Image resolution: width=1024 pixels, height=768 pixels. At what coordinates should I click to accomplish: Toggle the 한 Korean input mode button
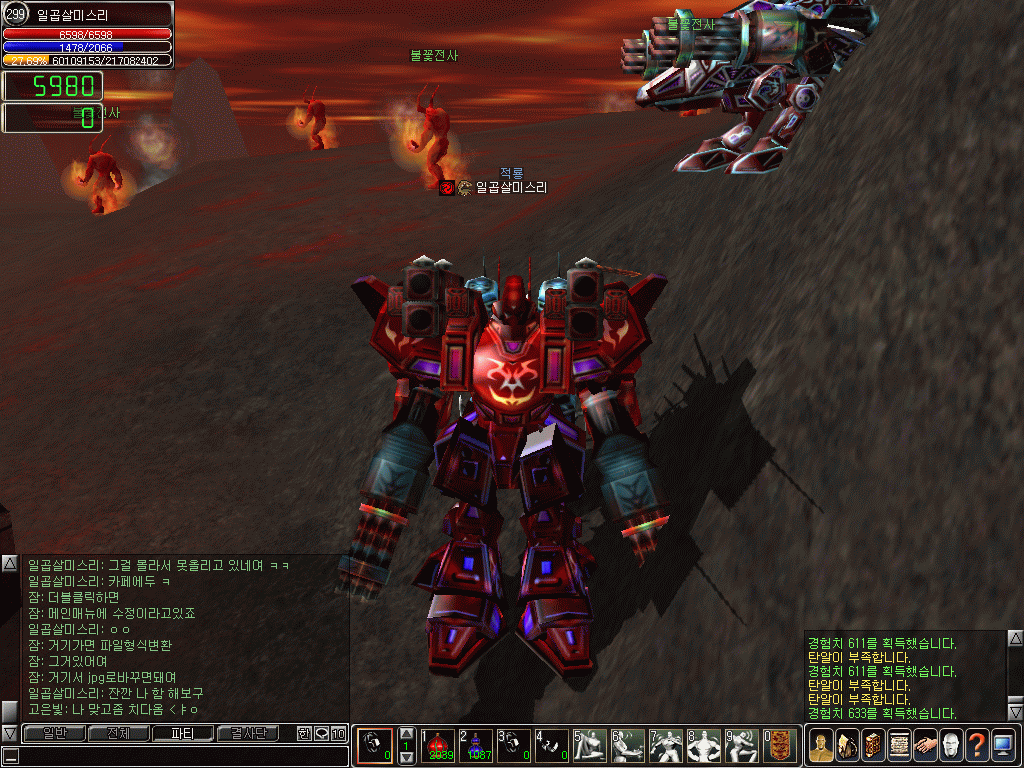pos(304,733)
